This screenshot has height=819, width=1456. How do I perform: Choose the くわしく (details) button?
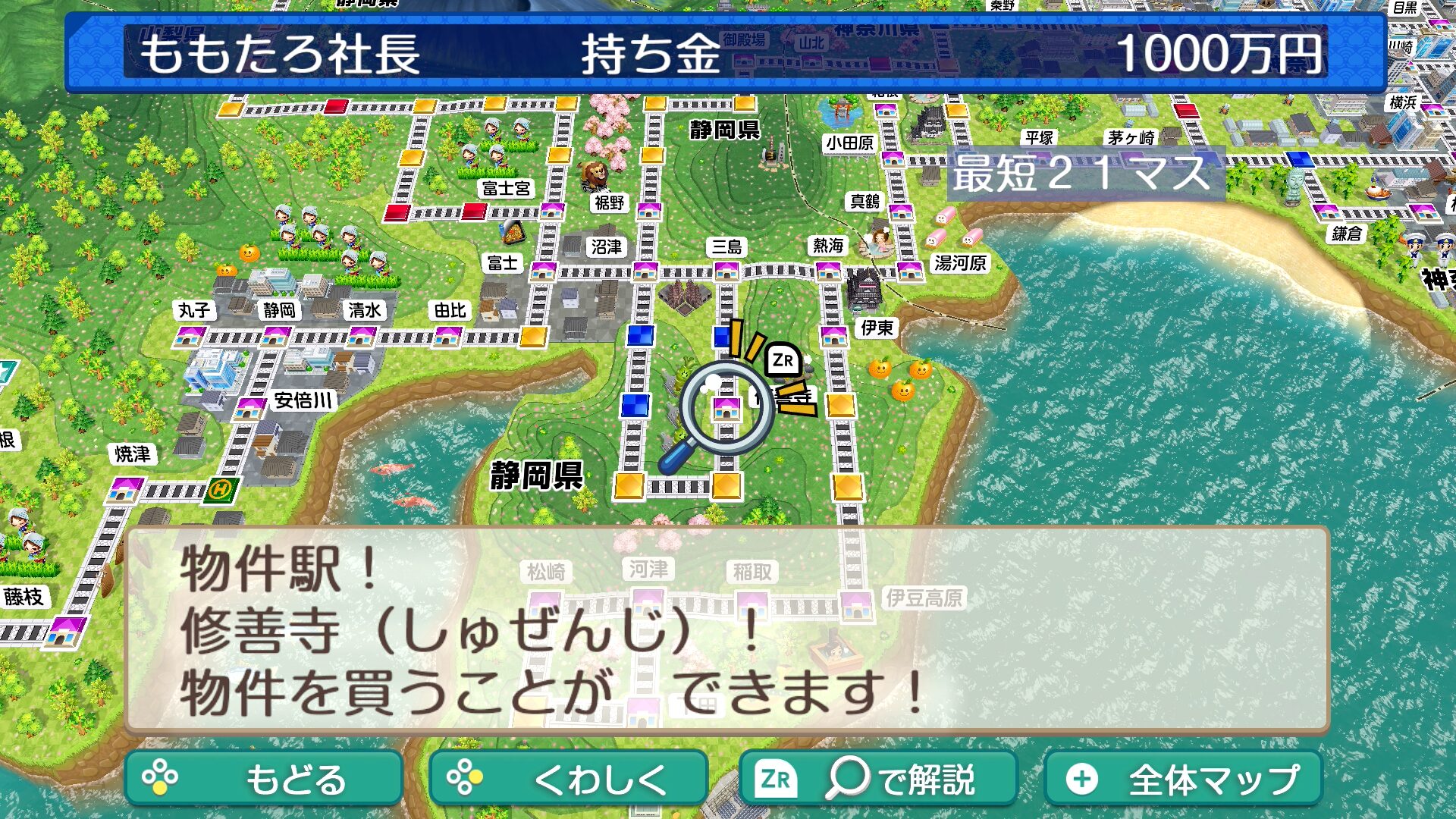568,778
